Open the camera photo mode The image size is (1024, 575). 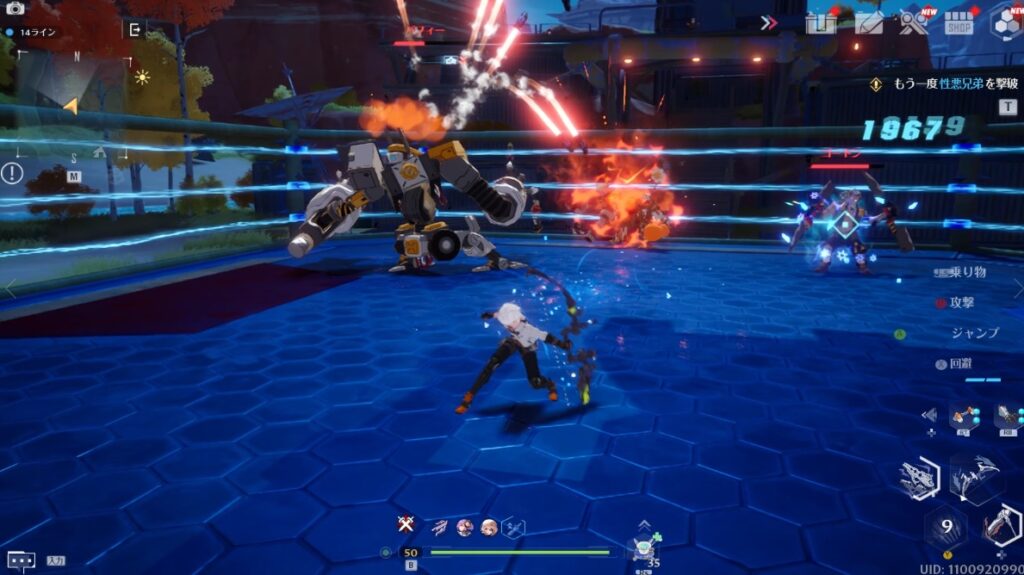coord(14,9)
